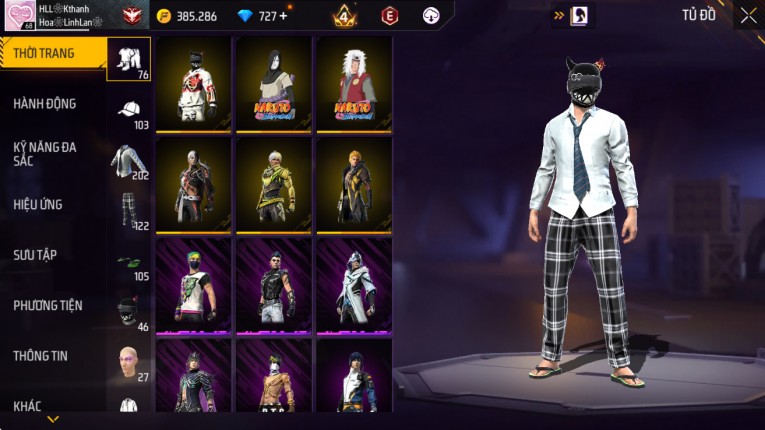Switch to the PHƯƠNG TIỆN section

tap(48, 305)
